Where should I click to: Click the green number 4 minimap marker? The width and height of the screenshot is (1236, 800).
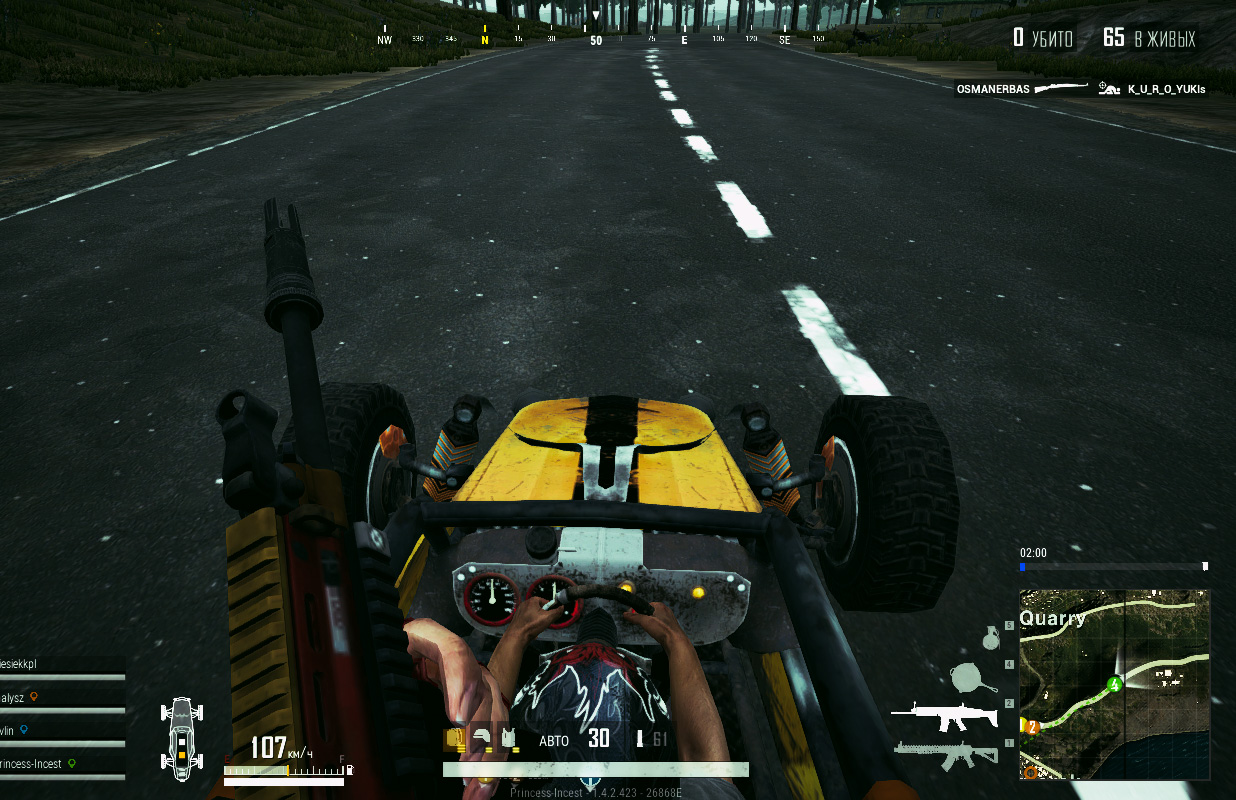point(1114,685)
